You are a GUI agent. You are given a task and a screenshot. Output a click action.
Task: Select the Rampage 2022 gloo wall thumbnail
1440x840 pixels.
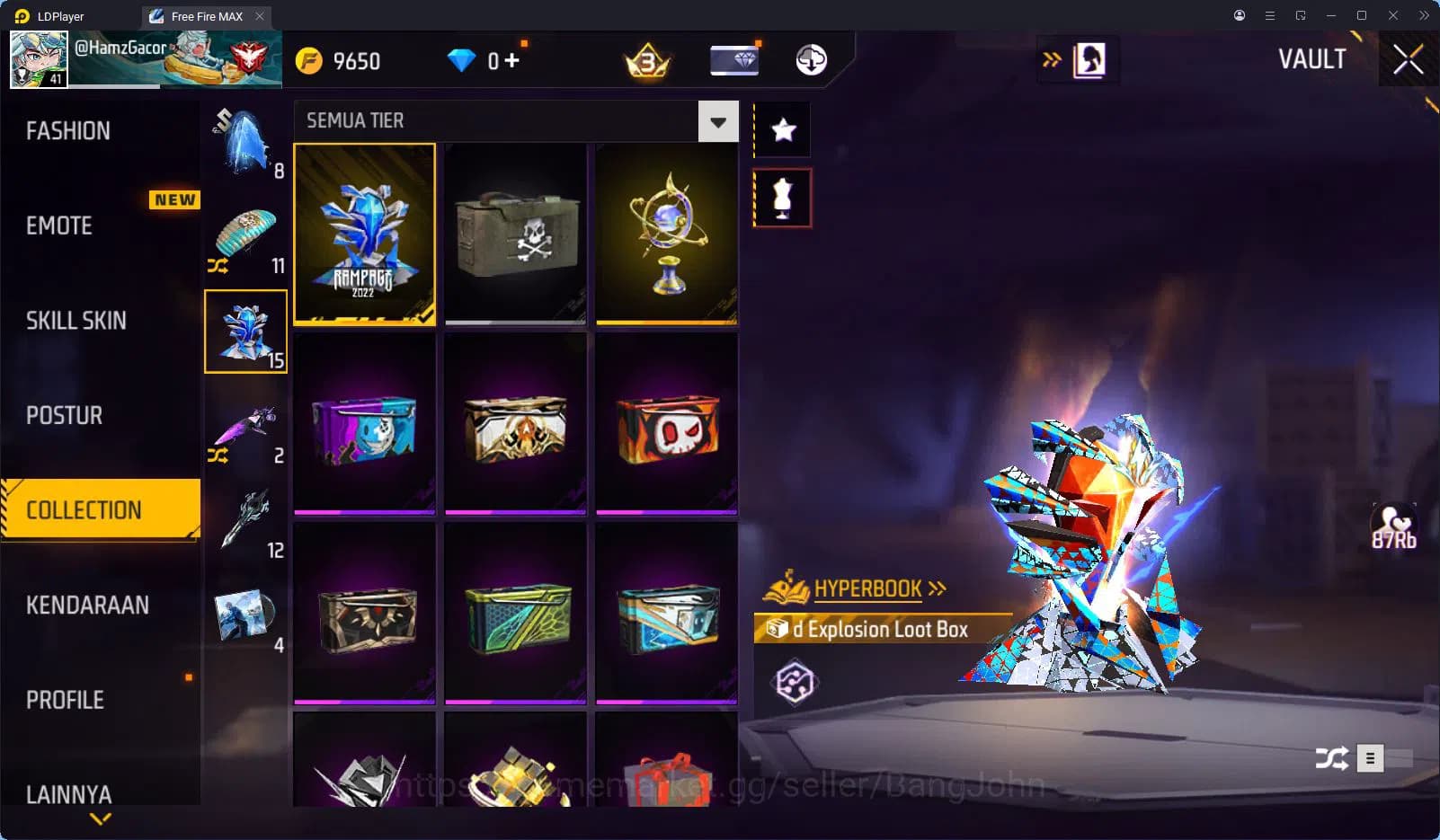click(365, 234)
